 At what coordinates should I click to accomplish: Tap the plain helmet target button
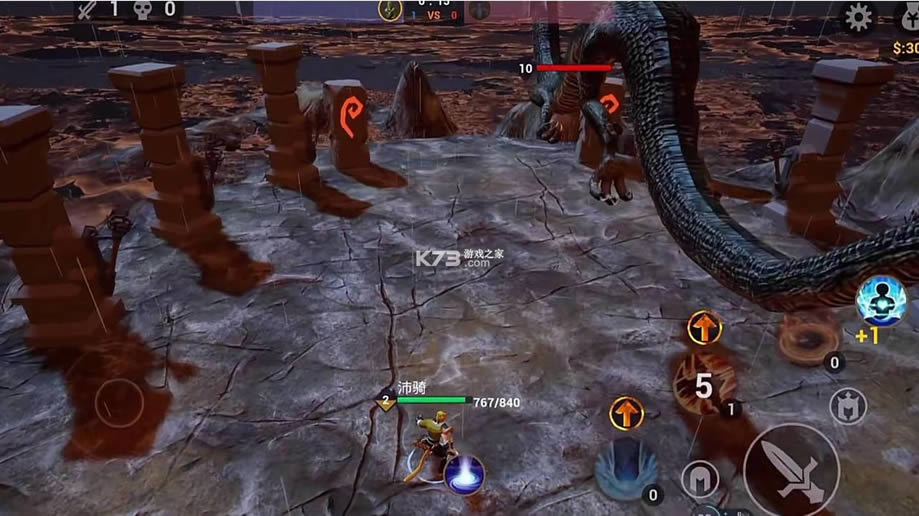700,480
